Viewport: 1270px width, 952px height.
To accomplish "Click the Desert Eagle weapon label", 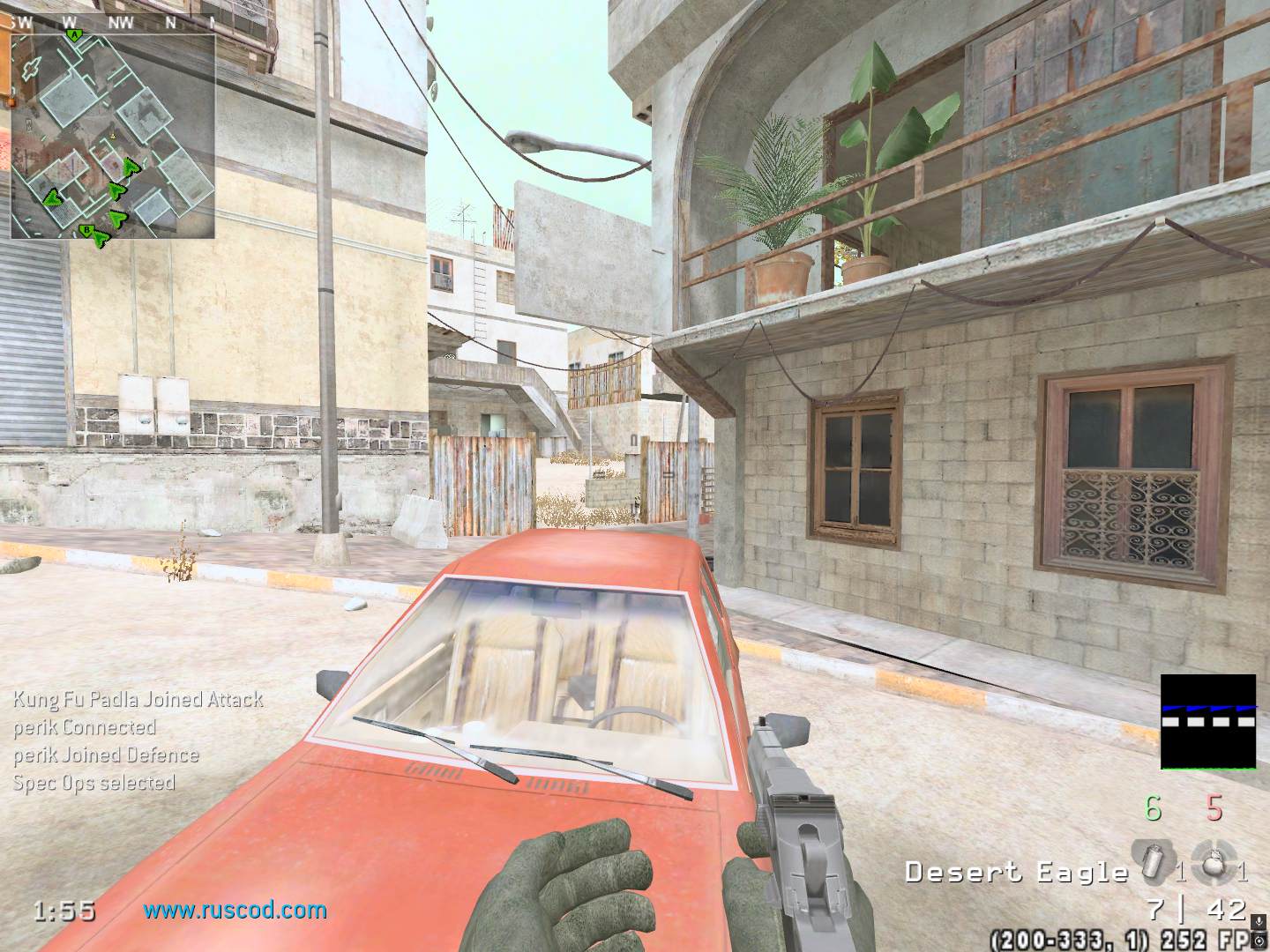I will 1016,873.
